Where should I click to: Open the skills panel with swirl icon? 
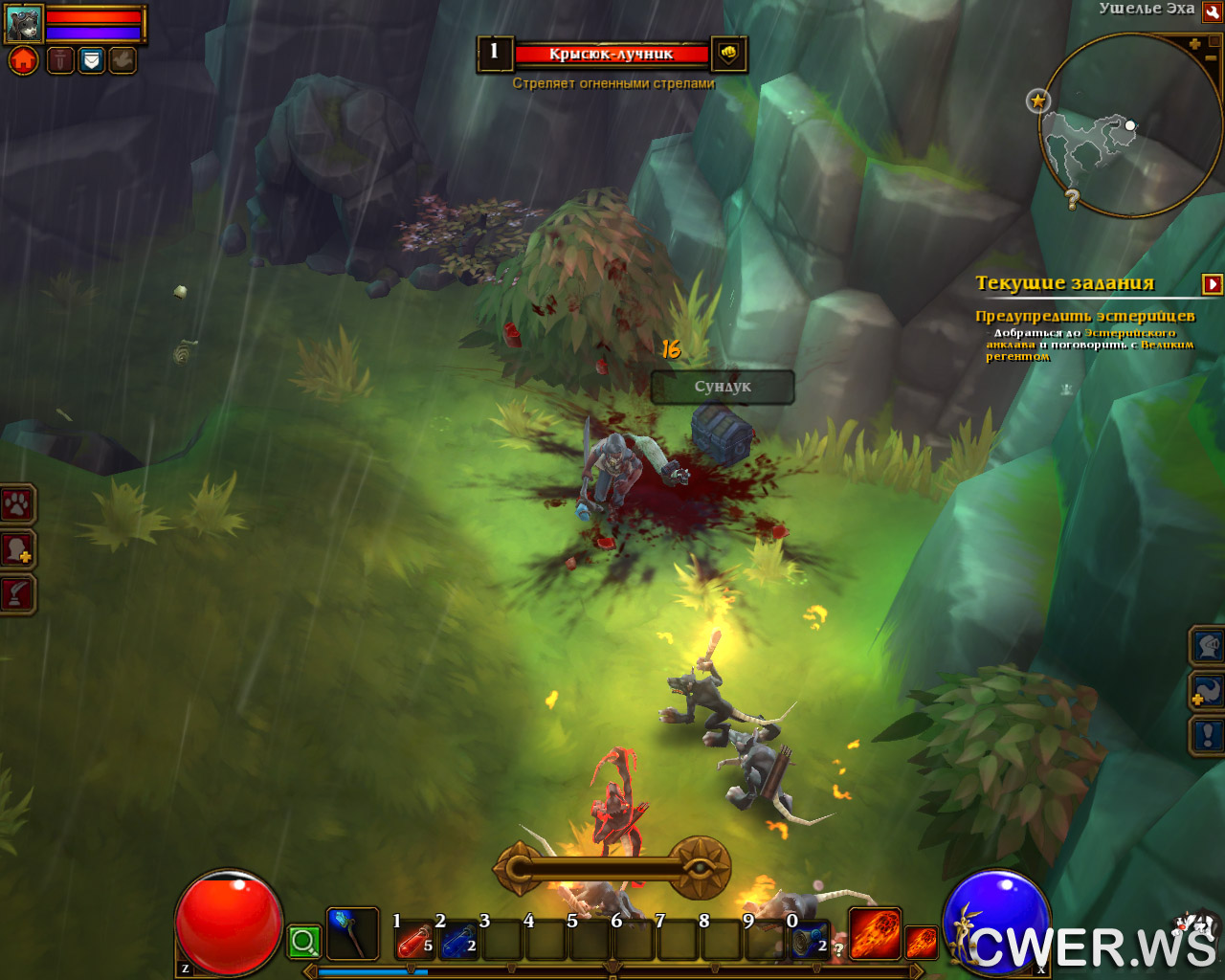point(1208,691)
